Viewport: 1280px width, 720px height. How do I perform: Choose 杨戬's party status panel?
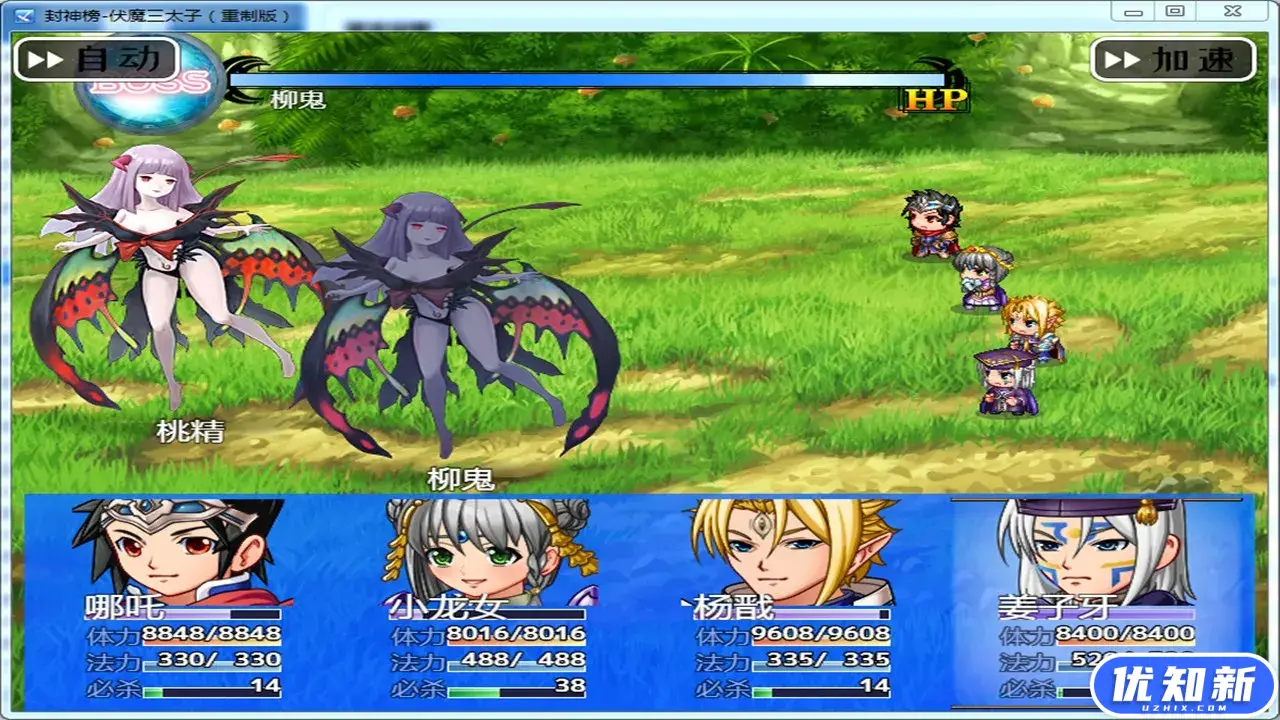792,600
